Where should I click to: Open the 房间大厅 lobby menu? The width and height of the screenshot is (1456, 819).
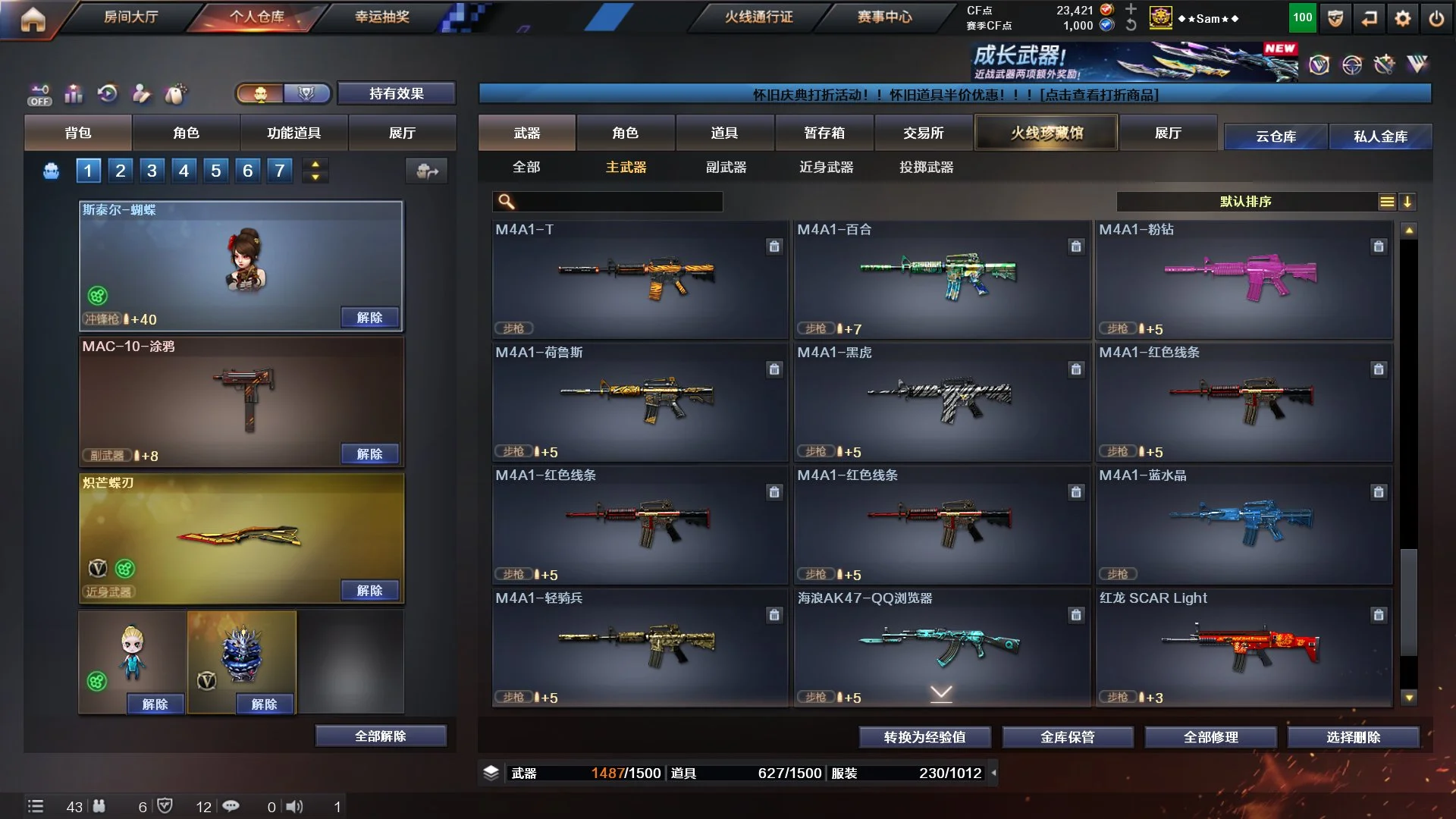point(130,17)
